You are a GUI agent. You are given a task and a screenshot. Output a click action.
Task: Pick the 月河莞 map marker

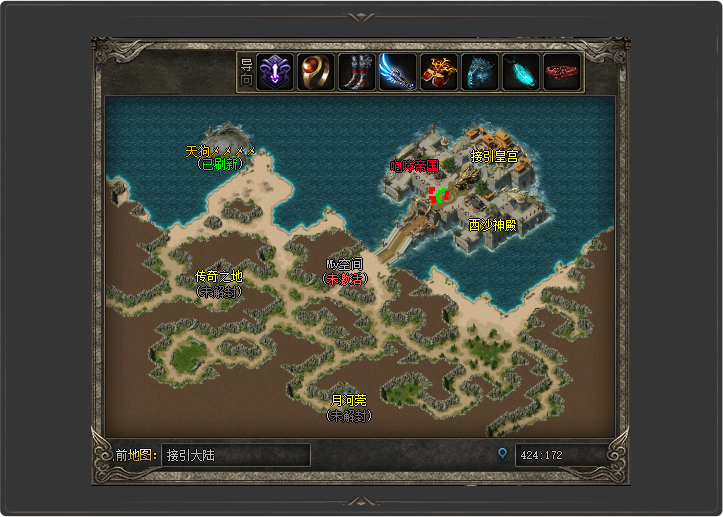coord(348,401)
